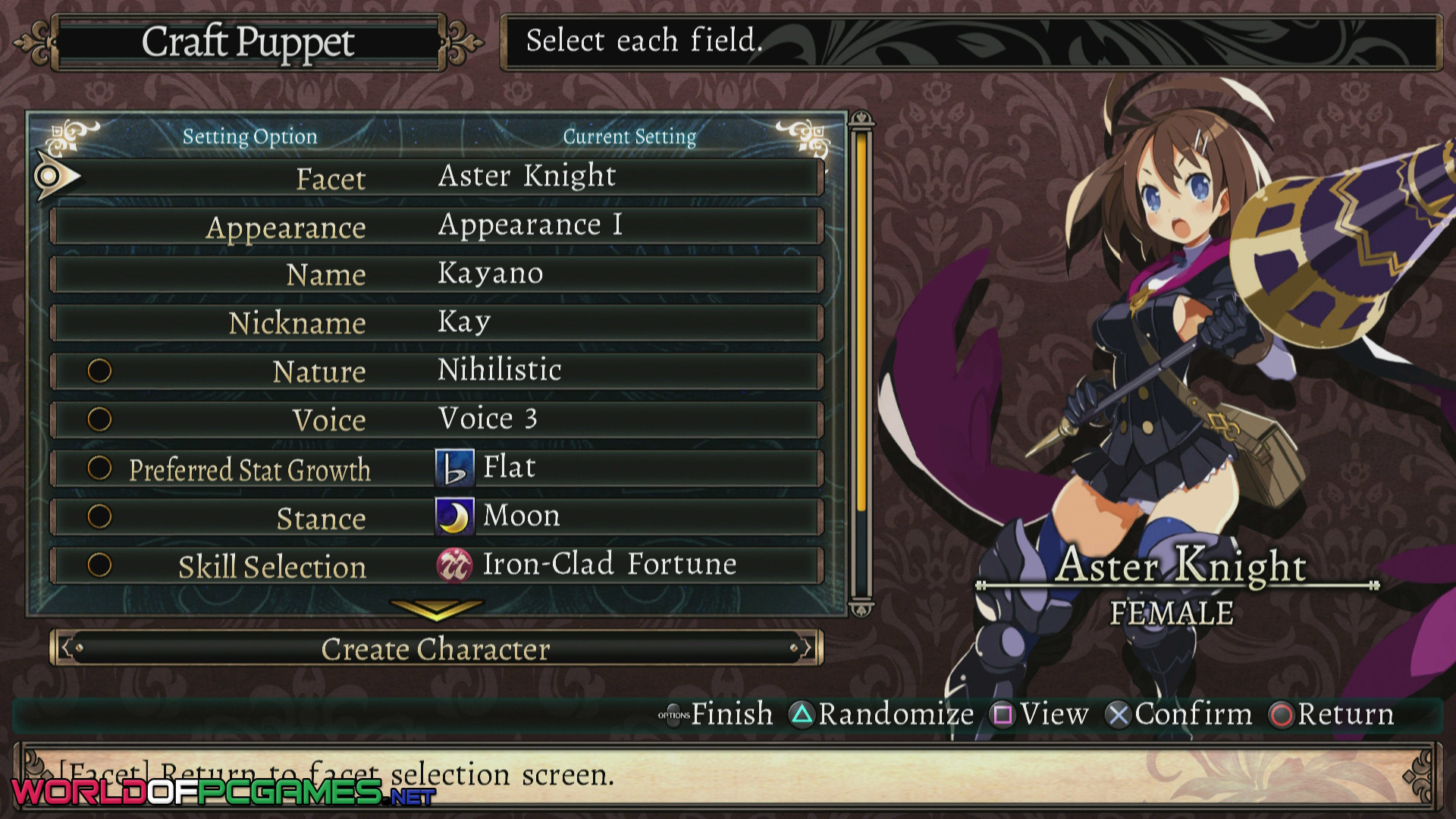Open the Appearance setting row
1456x819 pixels.
(437, 226)
